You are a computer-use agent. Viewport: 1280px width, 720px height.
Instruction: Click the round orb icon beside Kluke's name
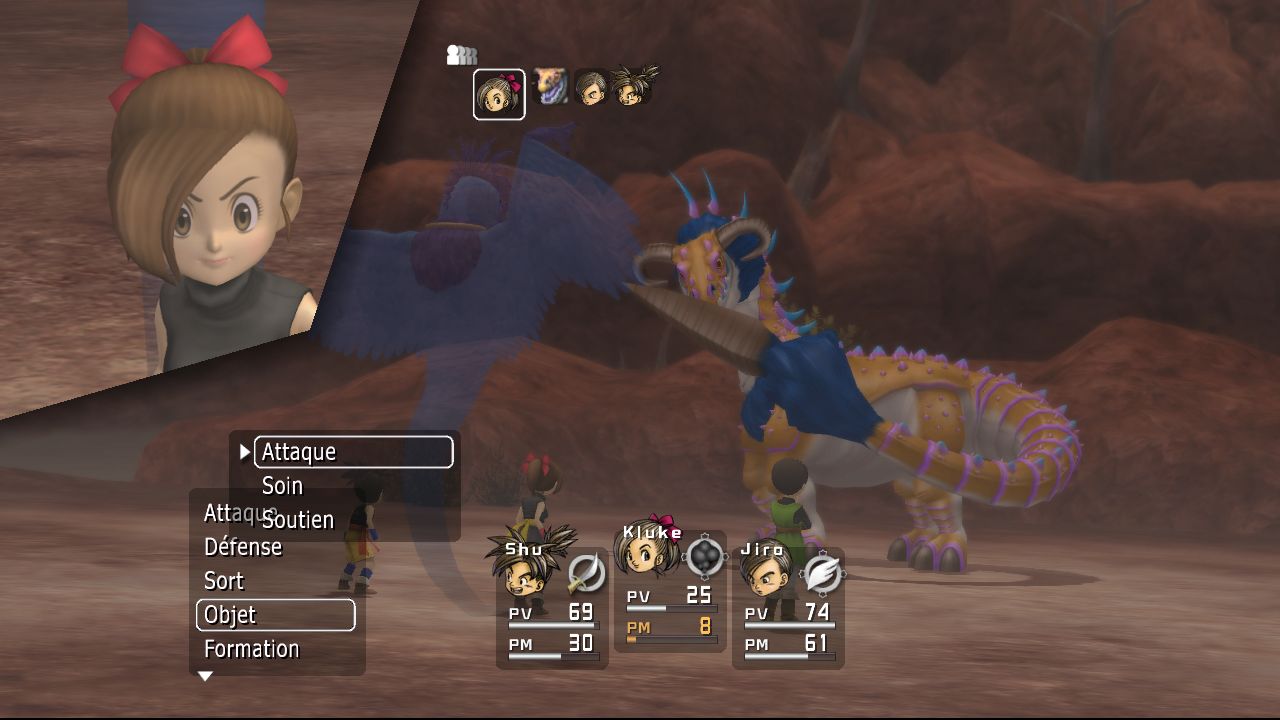tap(706, 556)
